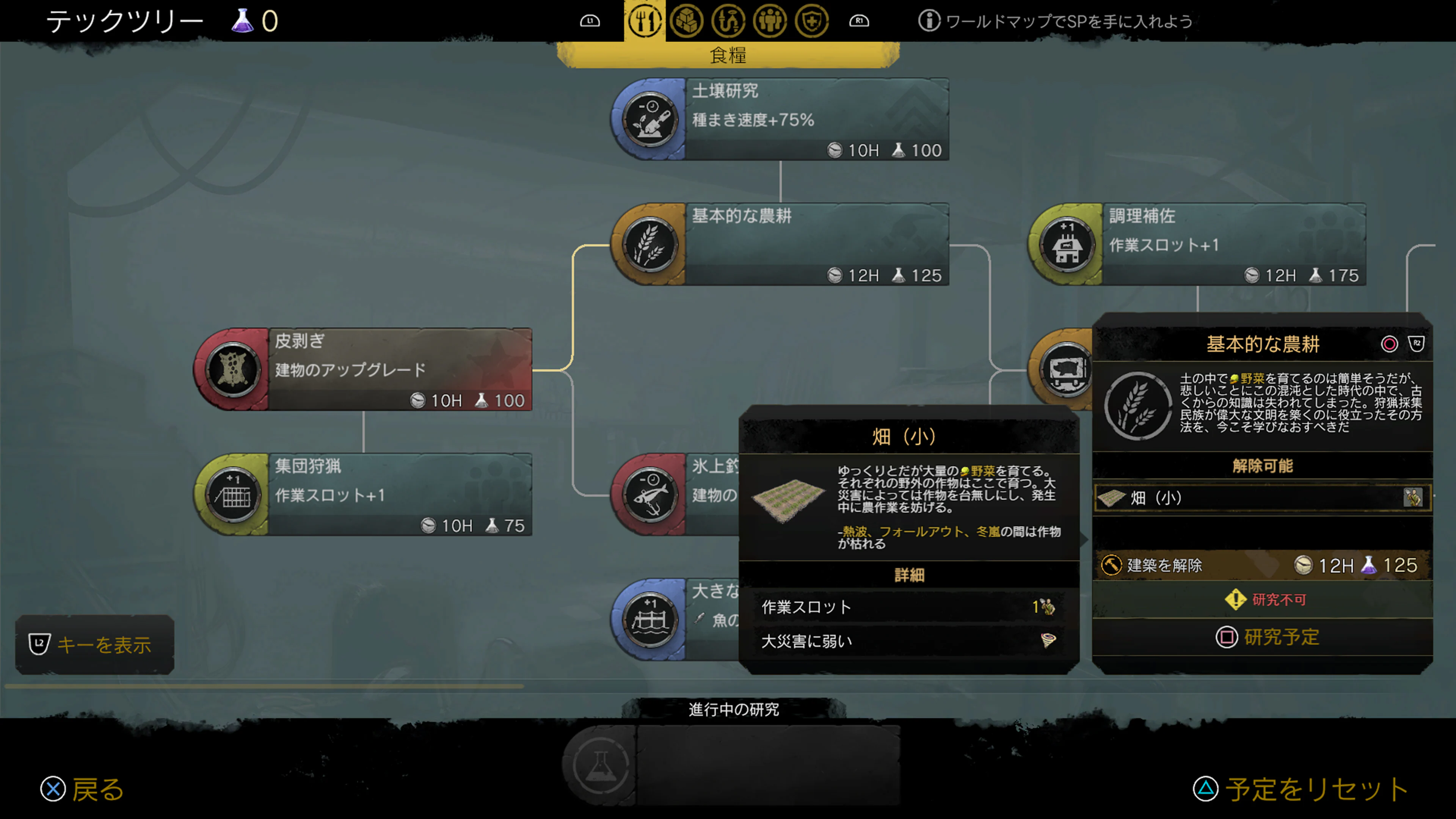The width and height of the screenshot is (1456, 819).
Task: Select the shield category icon
Action: tap(812, 20)
